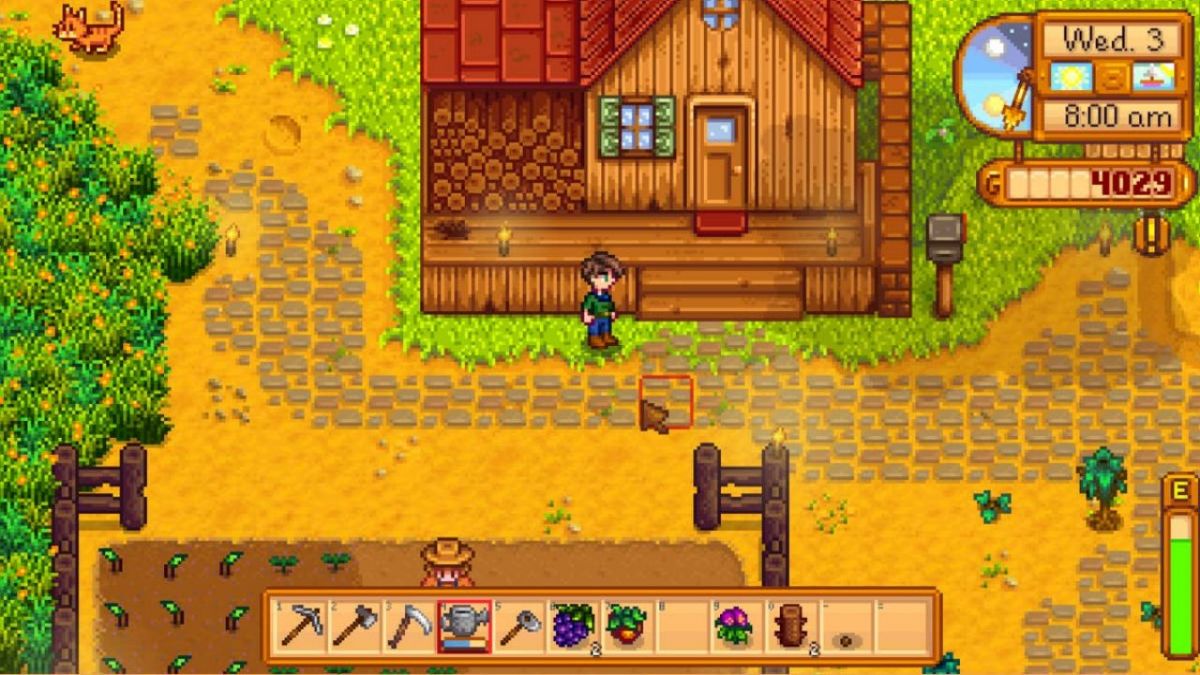Choose the wood log stack
This screenshot has width=1200, height=675.
[791, 626]
